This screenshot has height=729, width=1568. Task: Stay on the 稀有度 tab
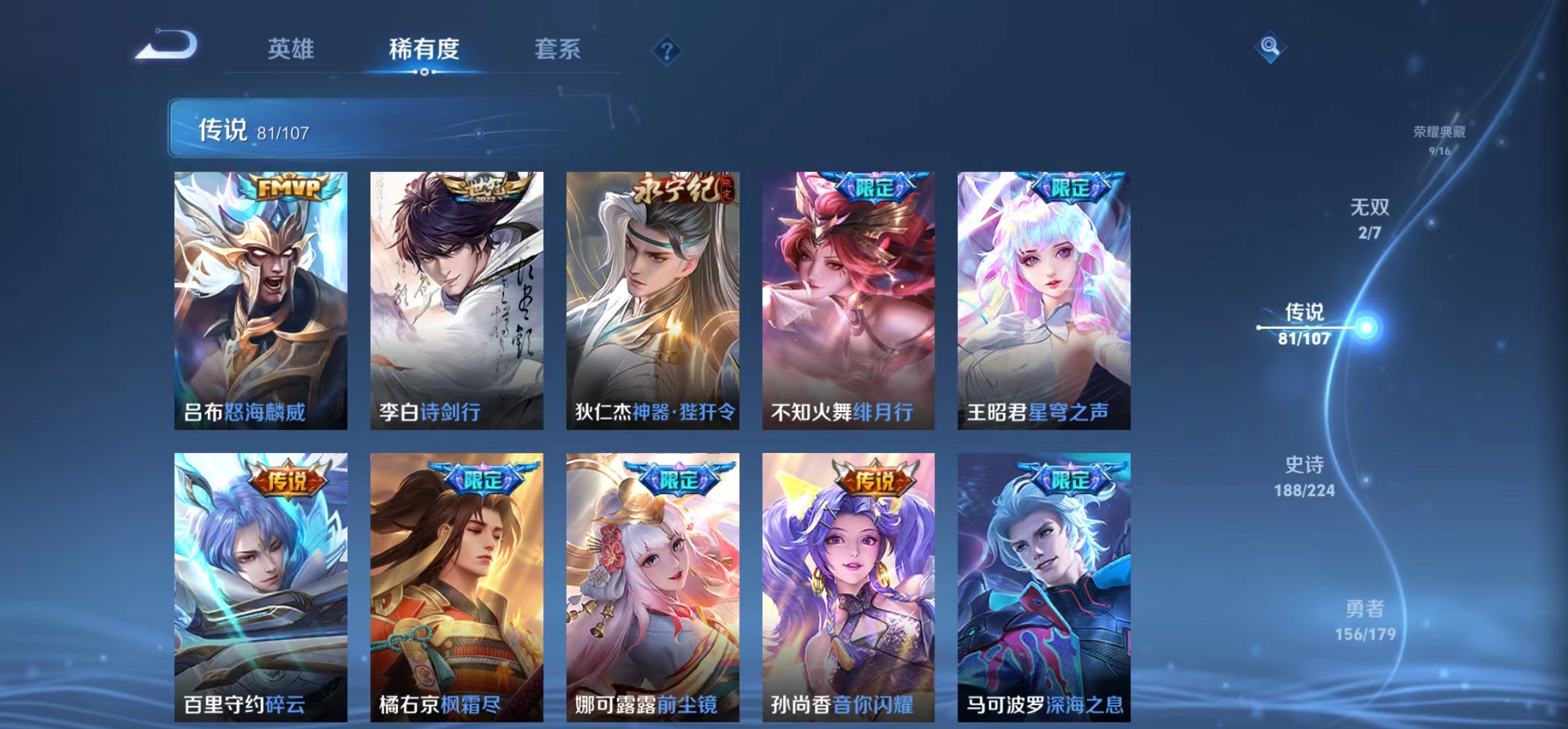[423, 48]
